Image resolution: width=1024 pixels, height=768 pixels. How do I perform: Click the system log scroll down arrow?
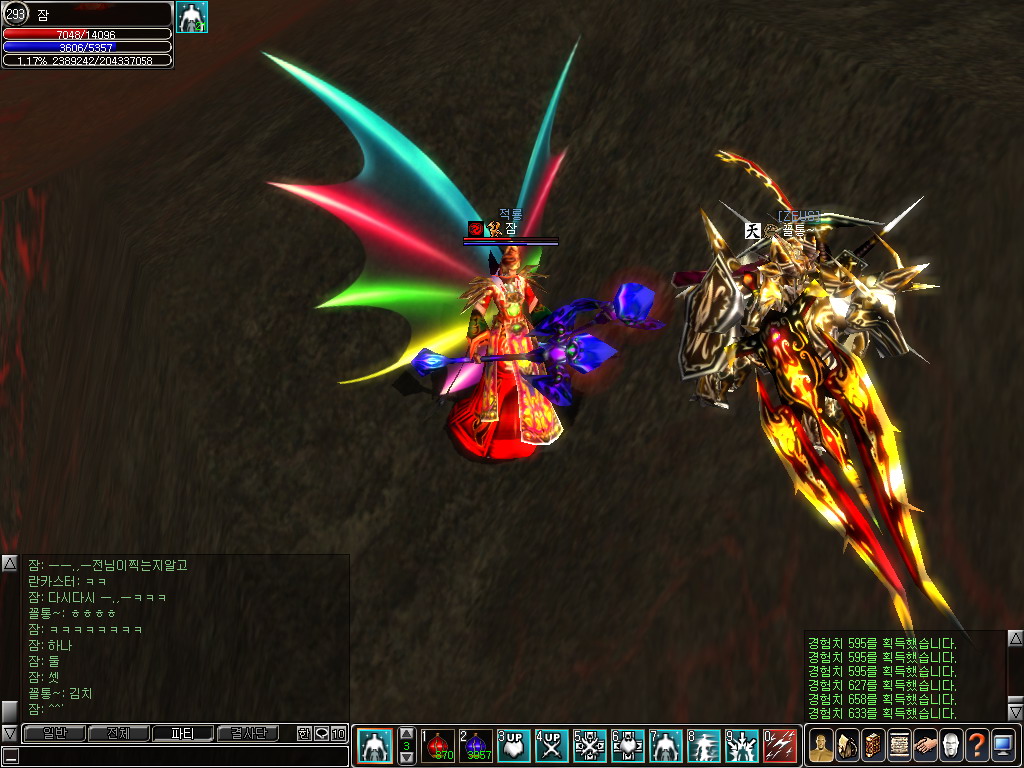1015,712
